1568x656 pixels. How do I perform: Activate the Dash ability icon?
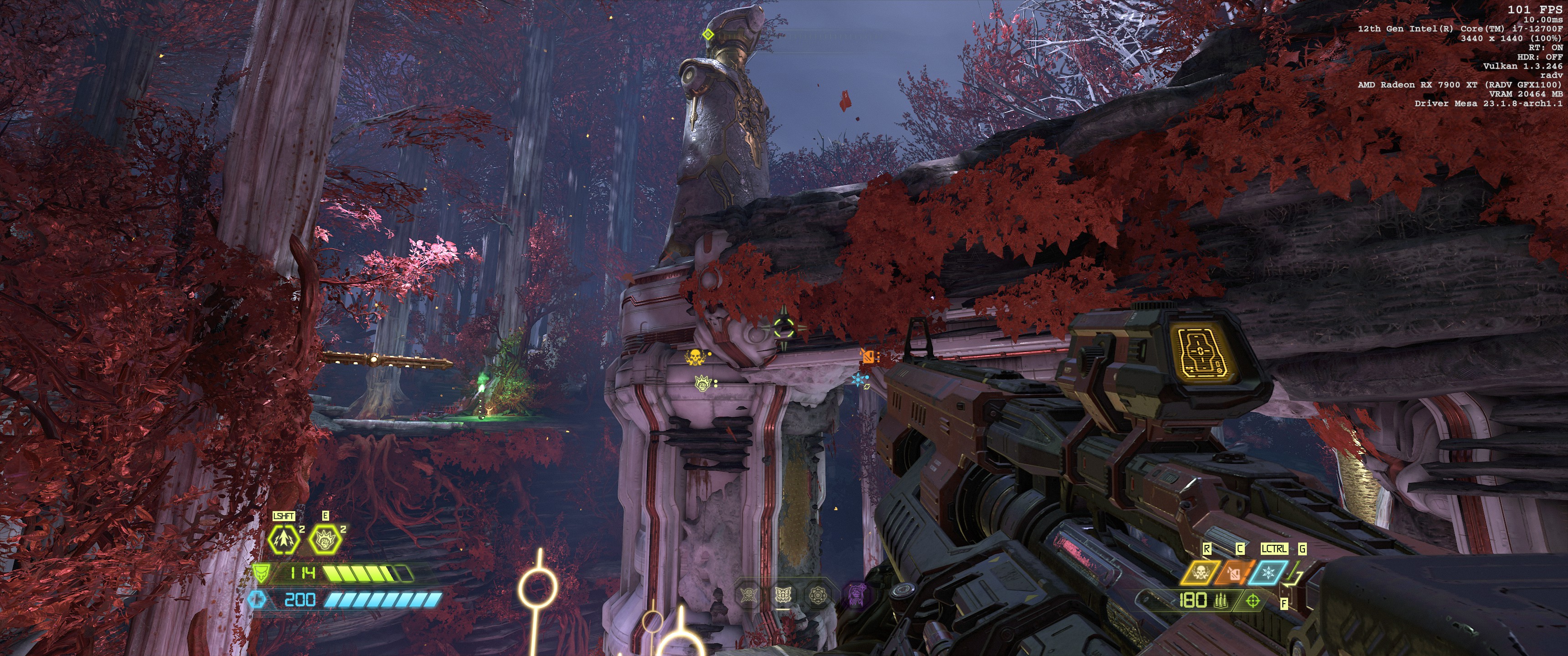coord(284,538)
